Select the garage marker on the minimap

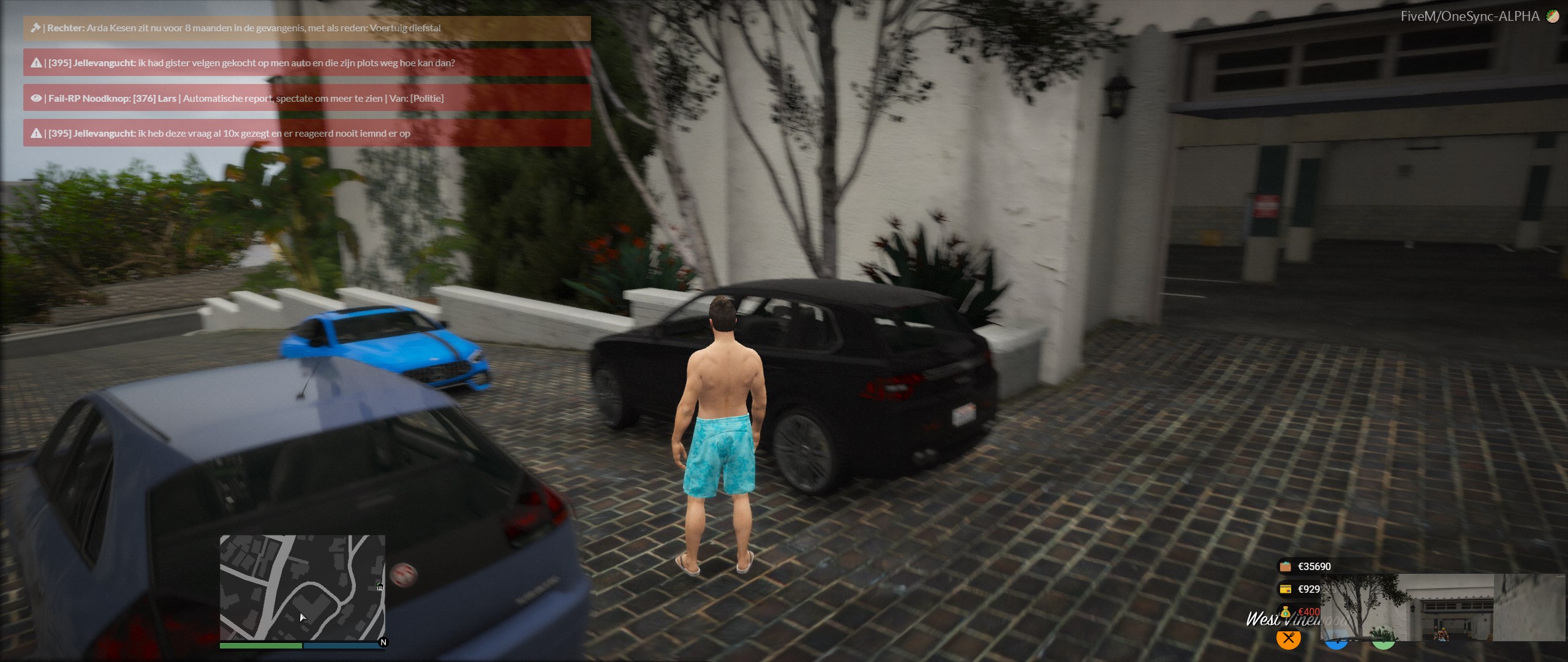coord(380,587)
